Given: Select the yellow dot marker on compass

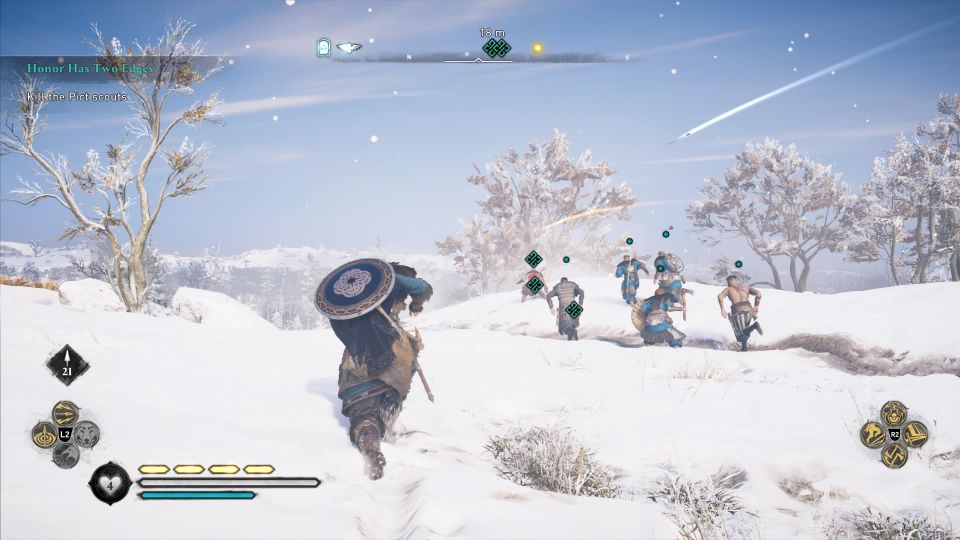Looking at the screenshot, I should tap(538, 47).
